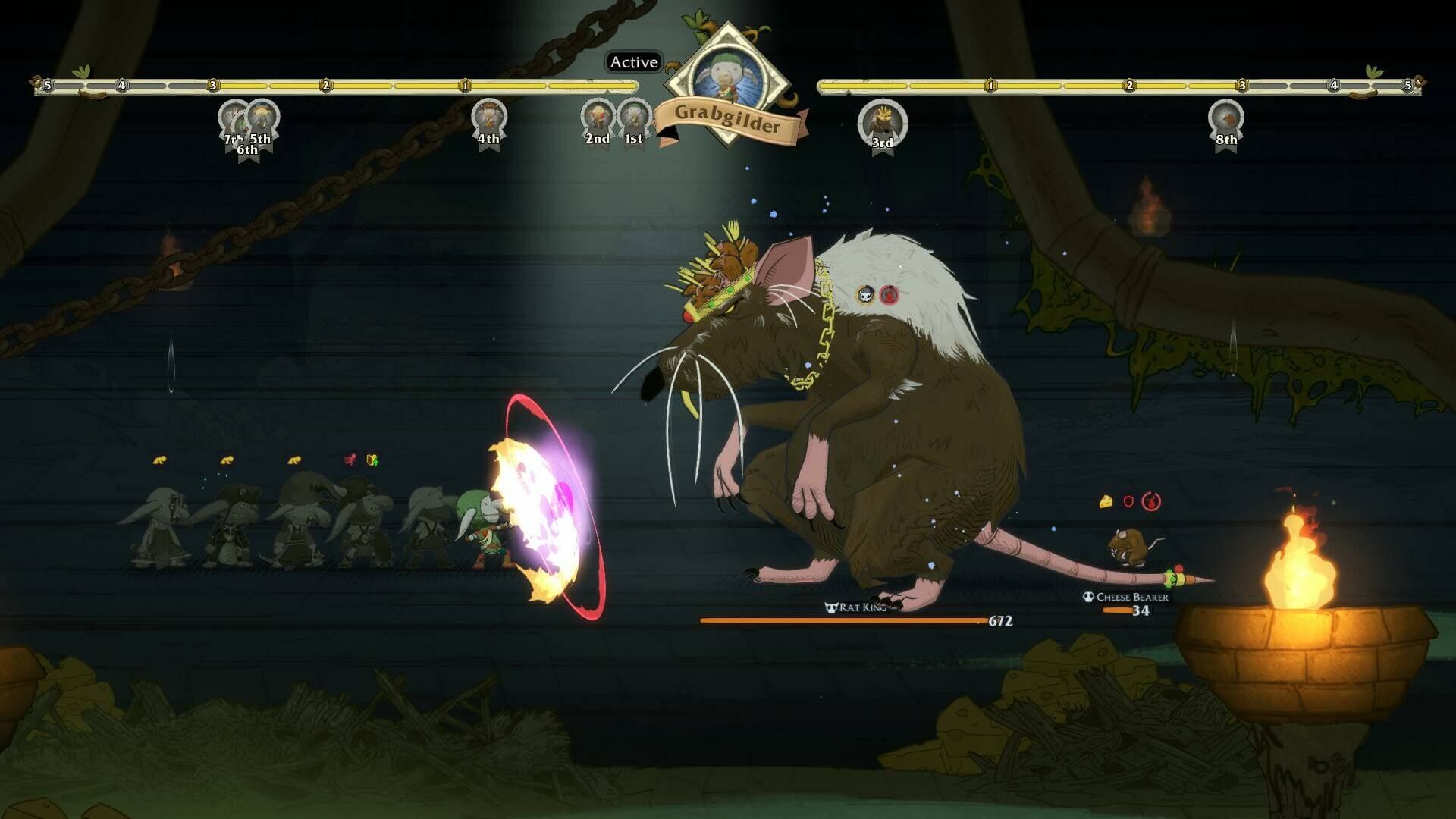The height and width of the screenshot is (819, 1456).
Task: Inspect the 3rd place Rat King medallion
Action: 882,121
